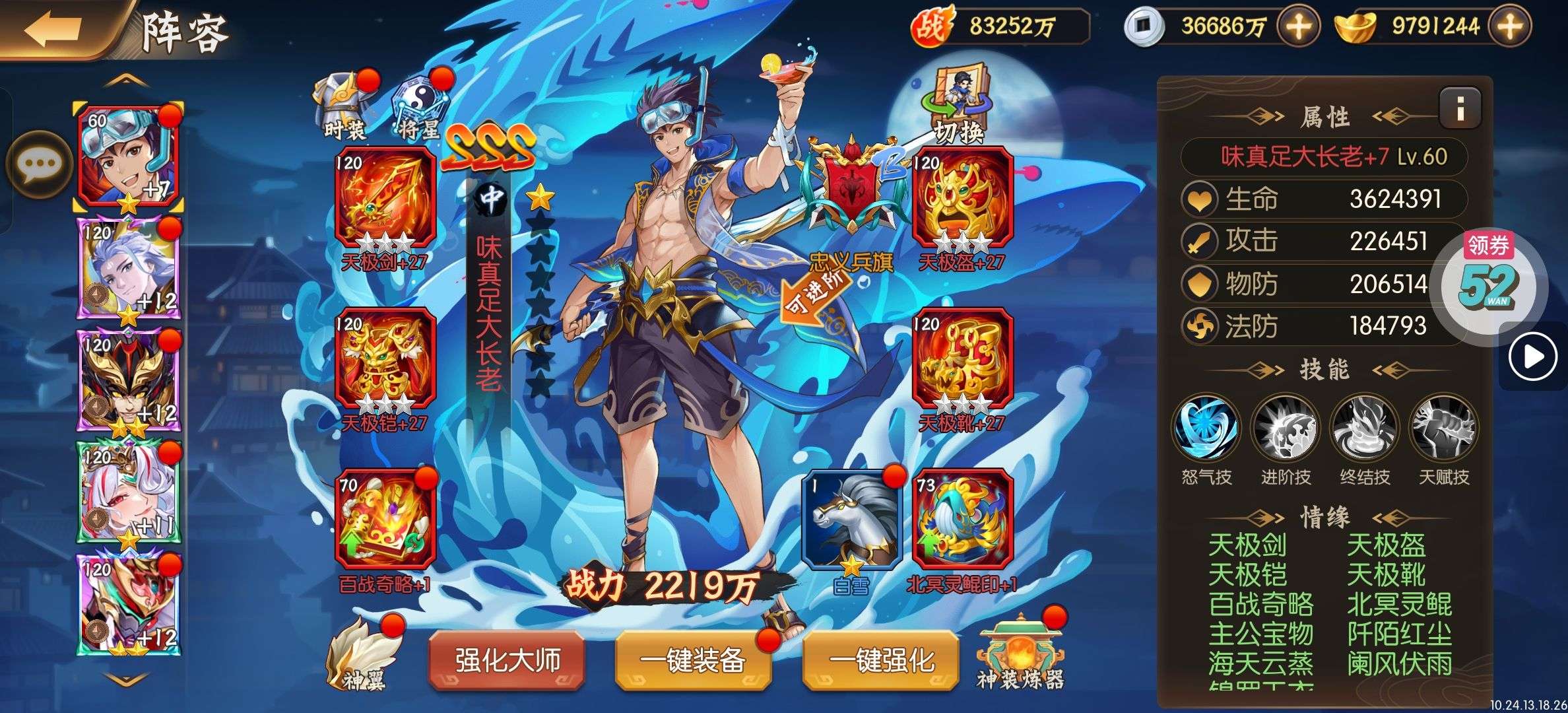Add silver coins with the plus button
The height and width of the screenshot is (713, 1568).
(x=1298, y=26)
